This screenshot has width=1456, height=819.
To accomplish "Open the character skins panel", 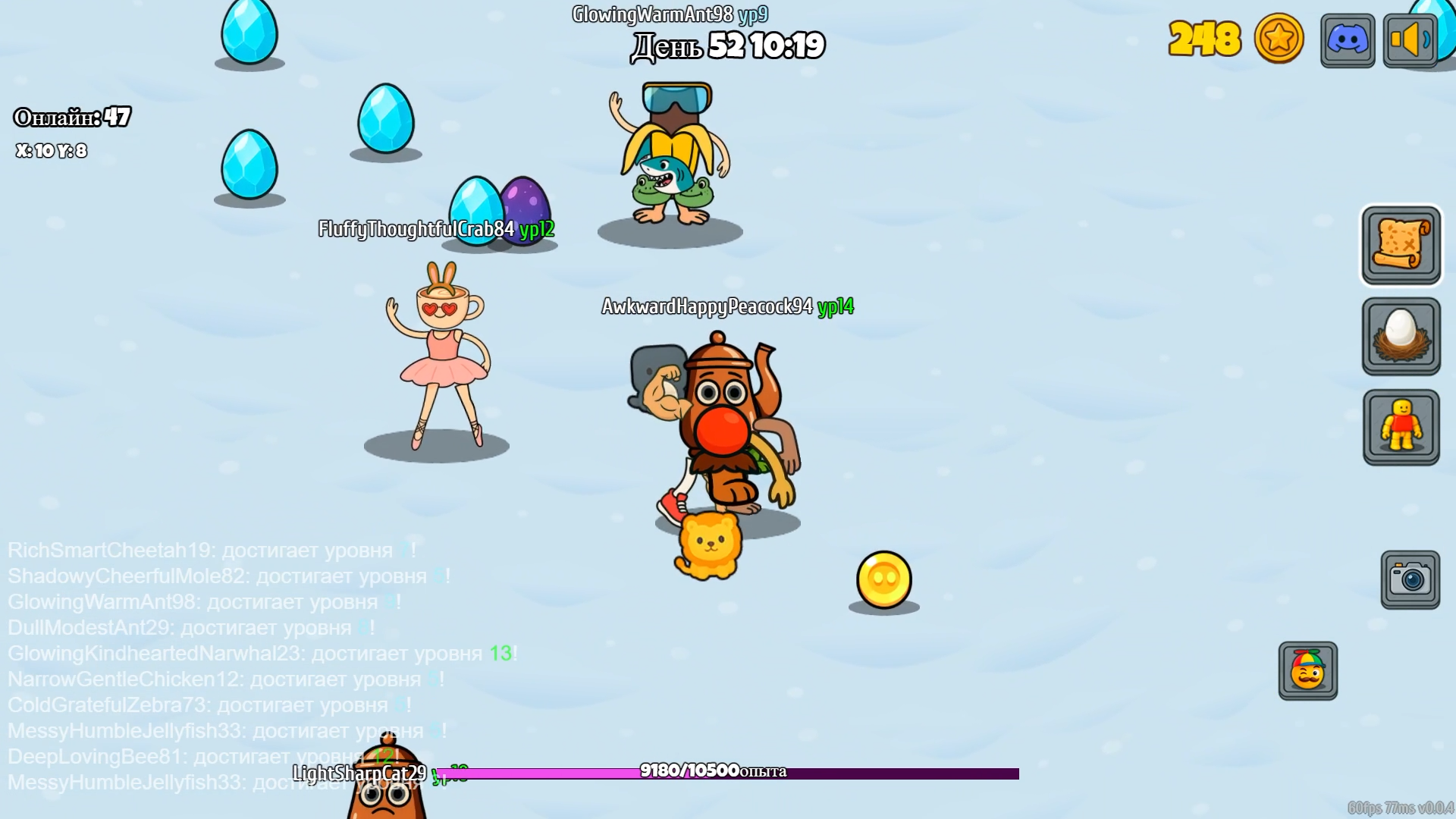I will (x=1400, y=427).
